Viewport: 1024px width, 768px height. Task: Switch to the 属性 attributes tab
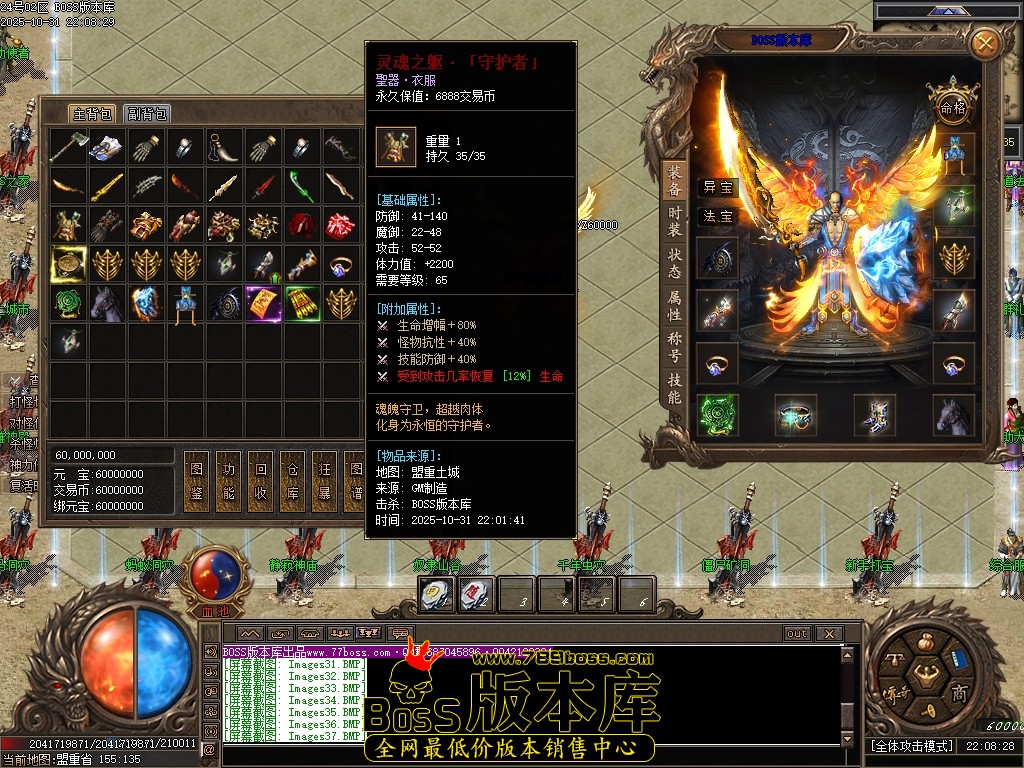(x=675, y=305)
